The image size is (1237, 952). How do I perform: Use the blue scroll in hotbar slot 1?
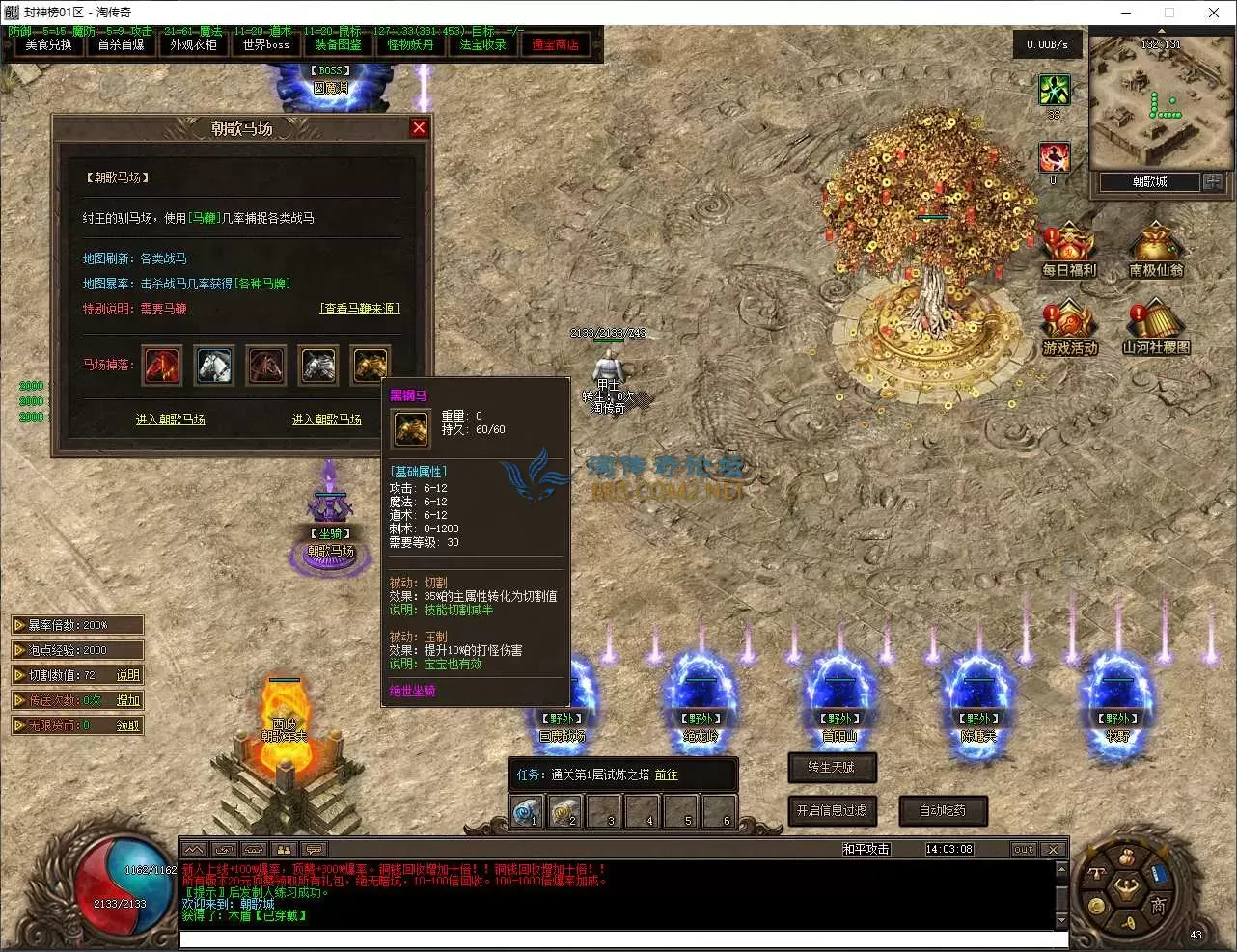527,812
